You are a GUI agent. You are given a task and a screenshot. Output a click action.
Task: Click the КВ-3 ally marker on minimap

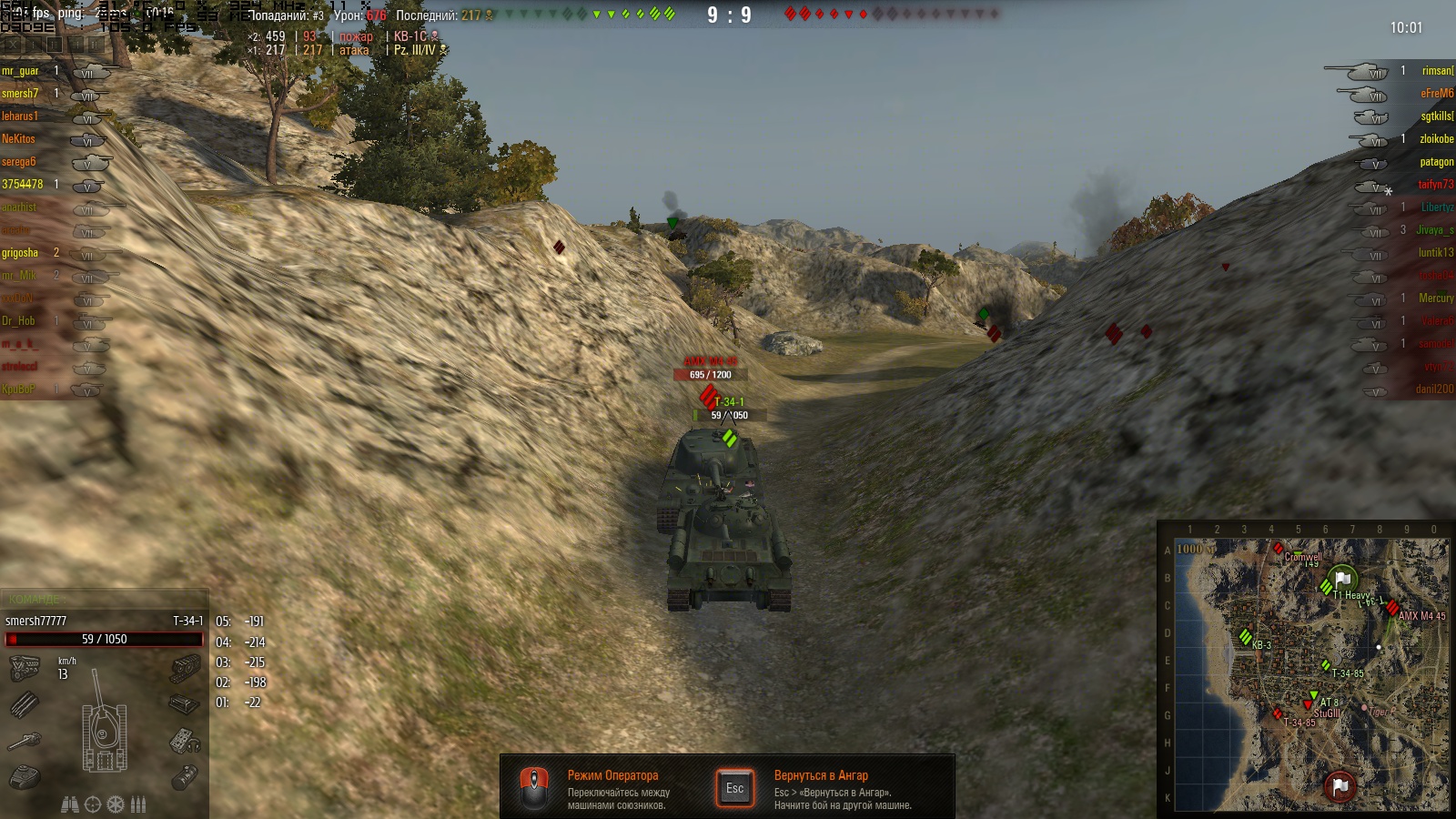[1245, 638]
